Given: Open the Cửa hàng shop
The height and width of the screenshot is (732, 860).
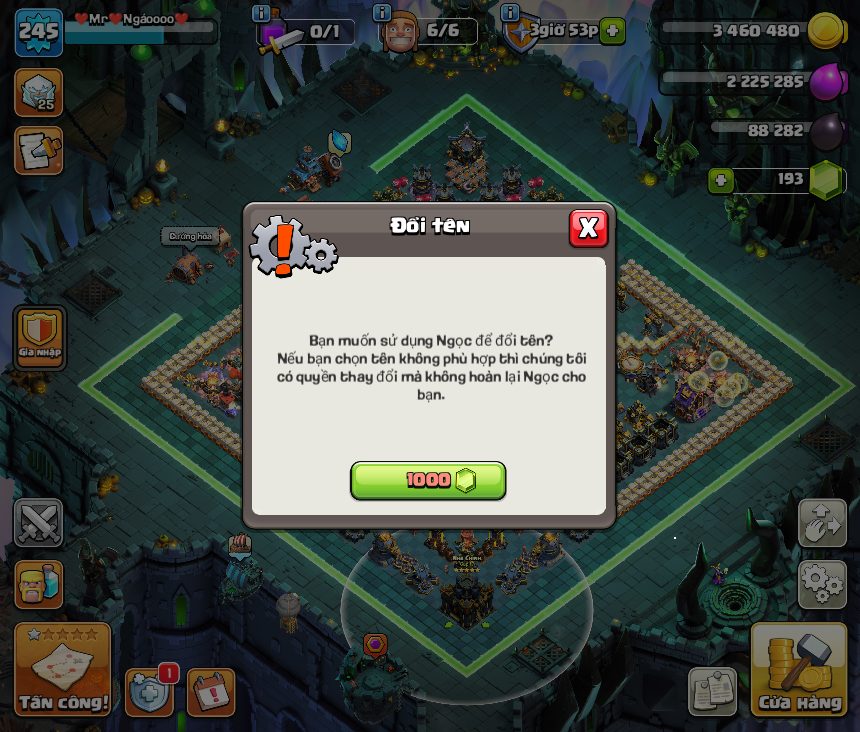Looking at the screenshot, I should click(799, 670).
